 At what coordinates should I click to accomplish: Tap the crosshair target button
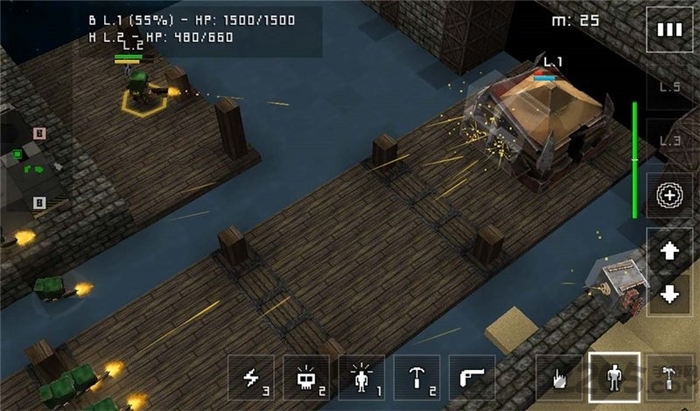667,196
